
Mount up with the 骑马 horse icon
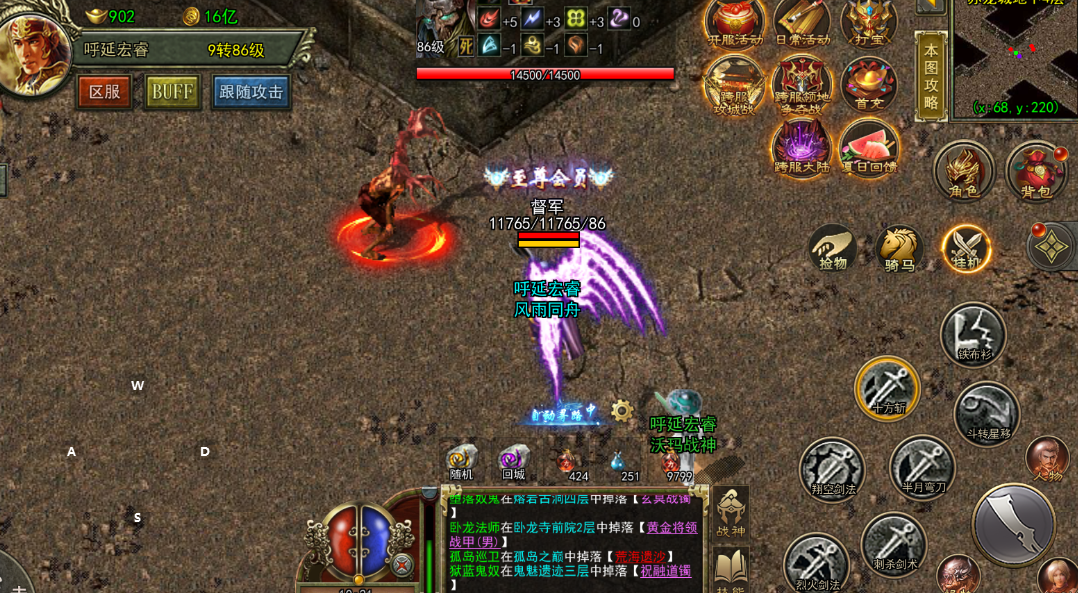pyautogui.click(x=898, y=246)
